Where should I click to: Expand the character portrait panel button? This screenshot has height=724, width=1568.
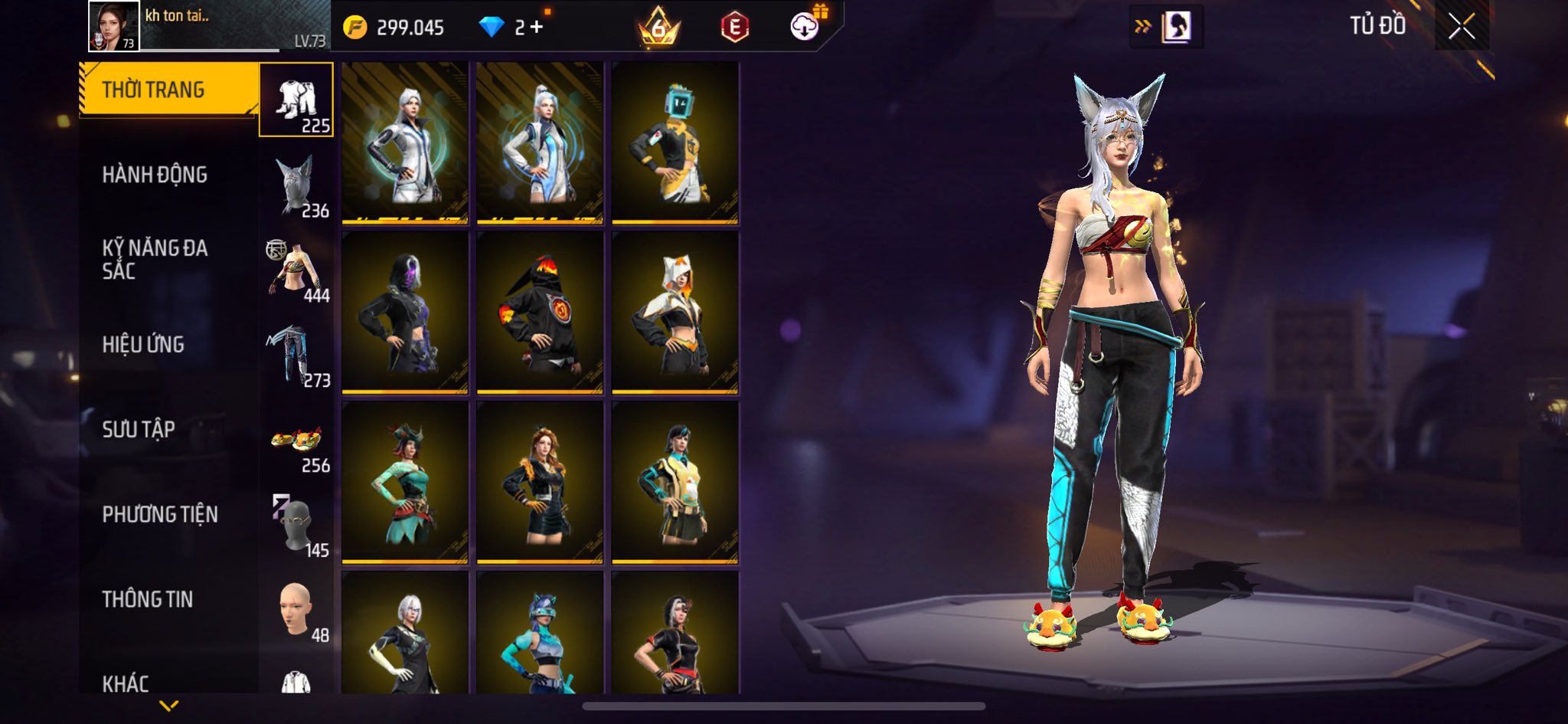[1166, 28]
